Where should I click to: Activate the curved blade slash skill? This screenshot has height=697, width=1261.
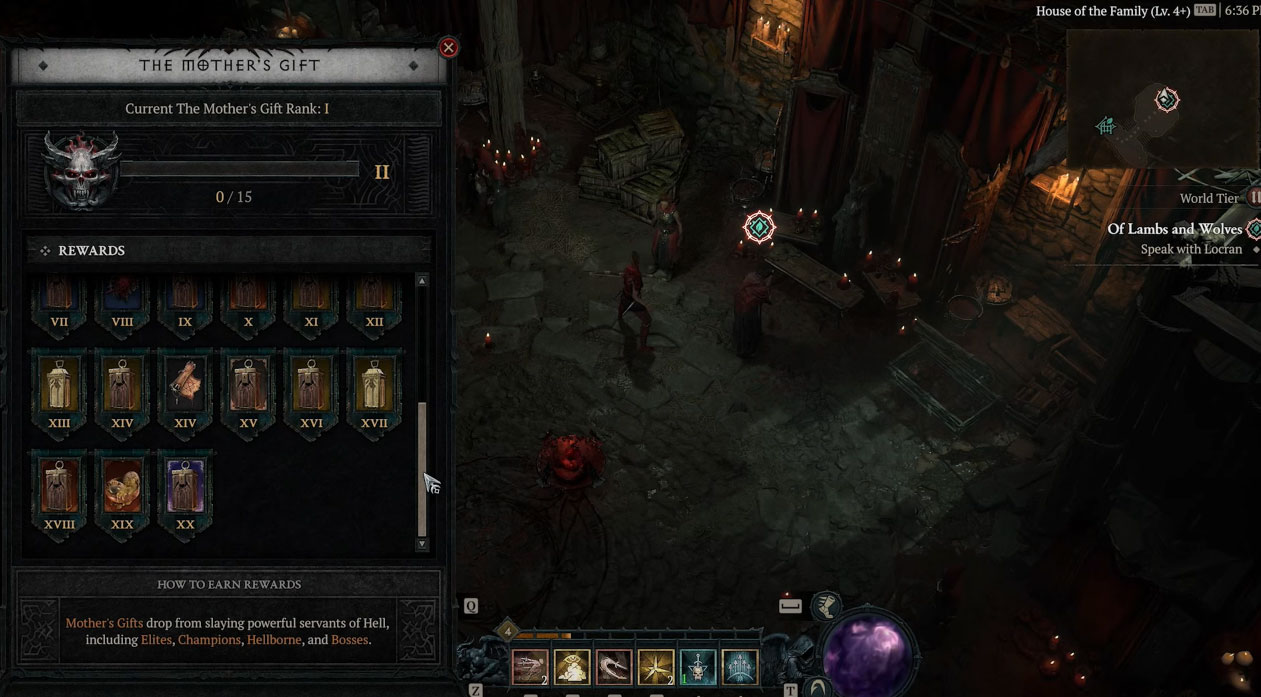pyautogui.click(x=614, y=667)
